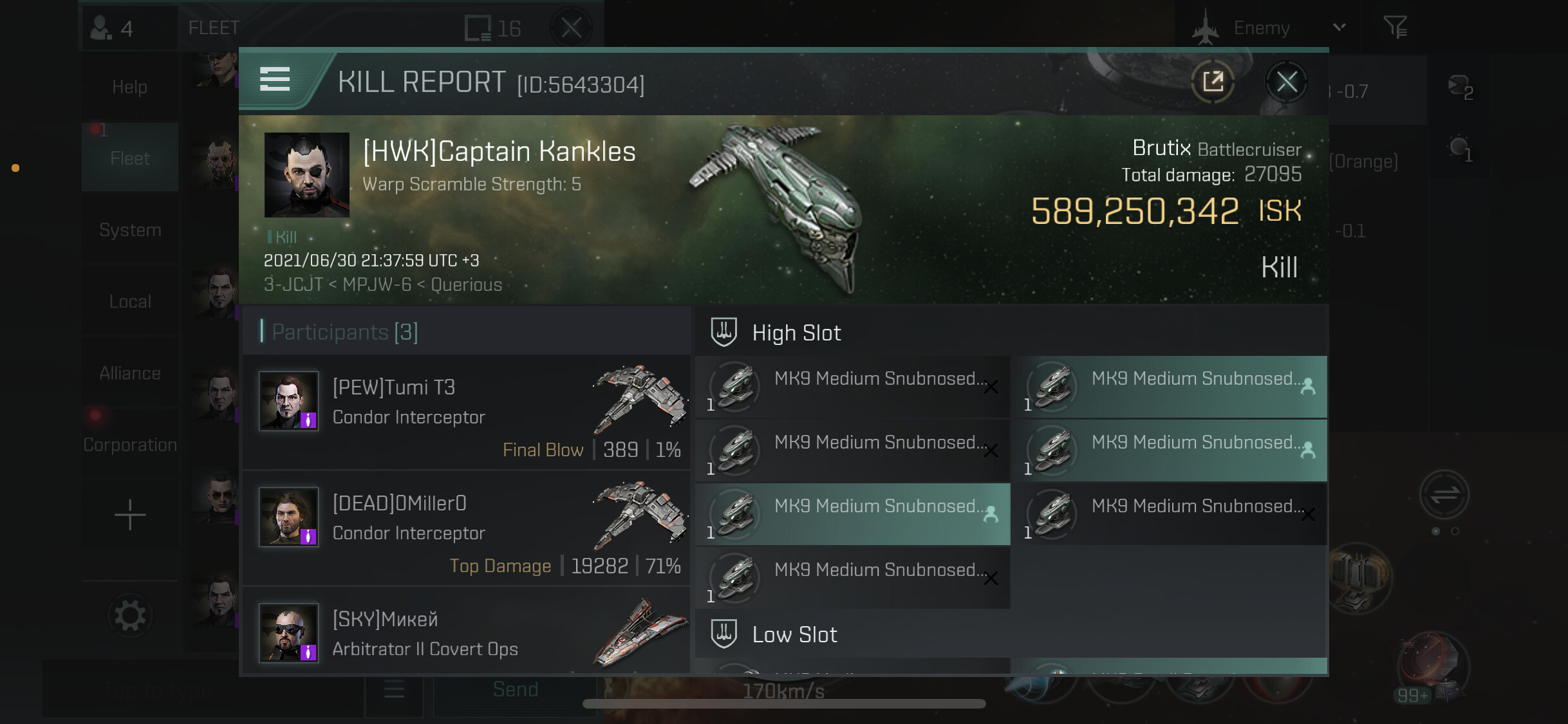Open the overview filter funnel
1568x724 pixels.
pyautogui.click(x=1395, y=28)
